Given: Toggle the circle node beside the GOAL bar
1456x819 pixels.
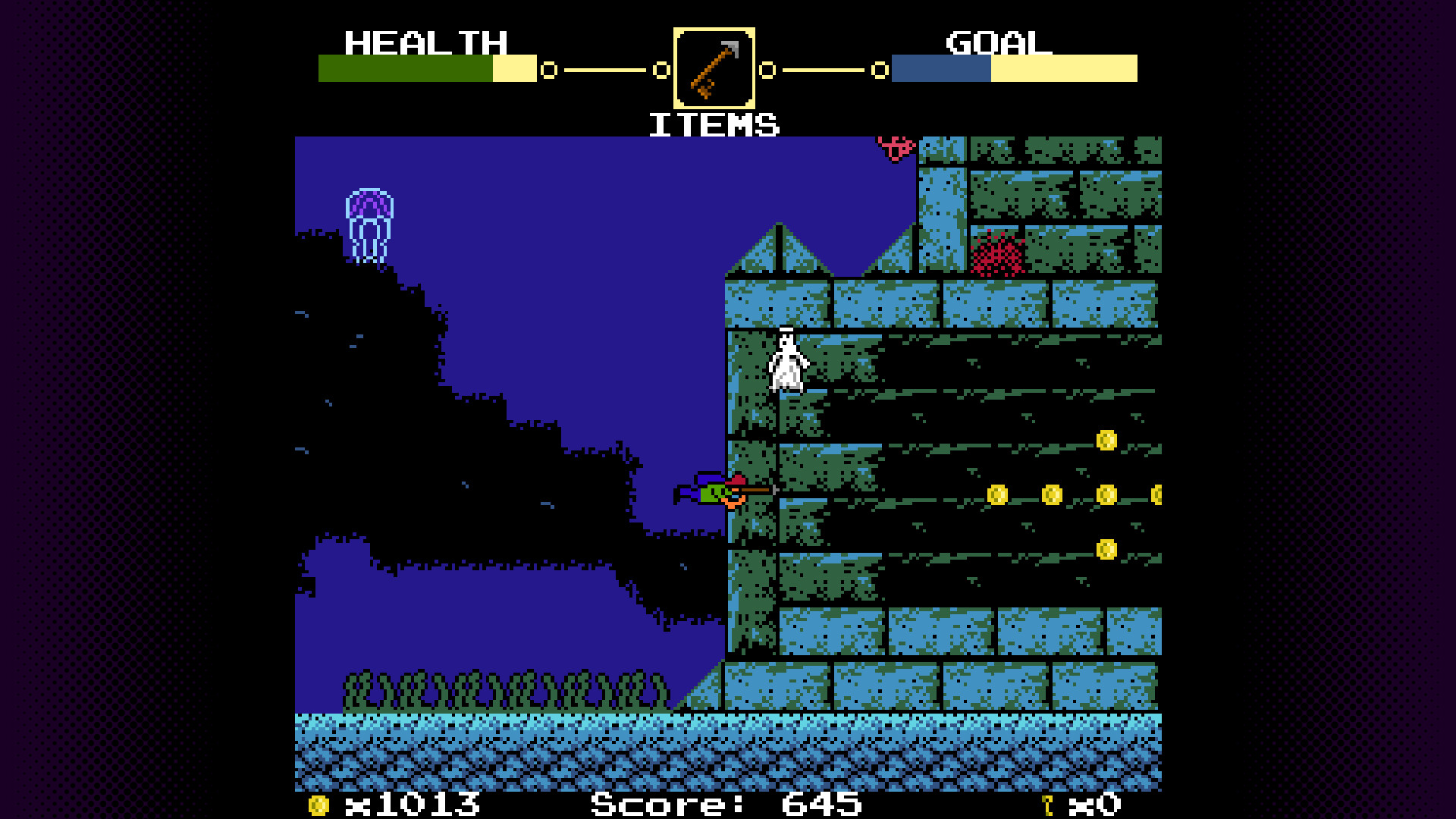Looking at the screenshot, I should click(x=880, y=70).
